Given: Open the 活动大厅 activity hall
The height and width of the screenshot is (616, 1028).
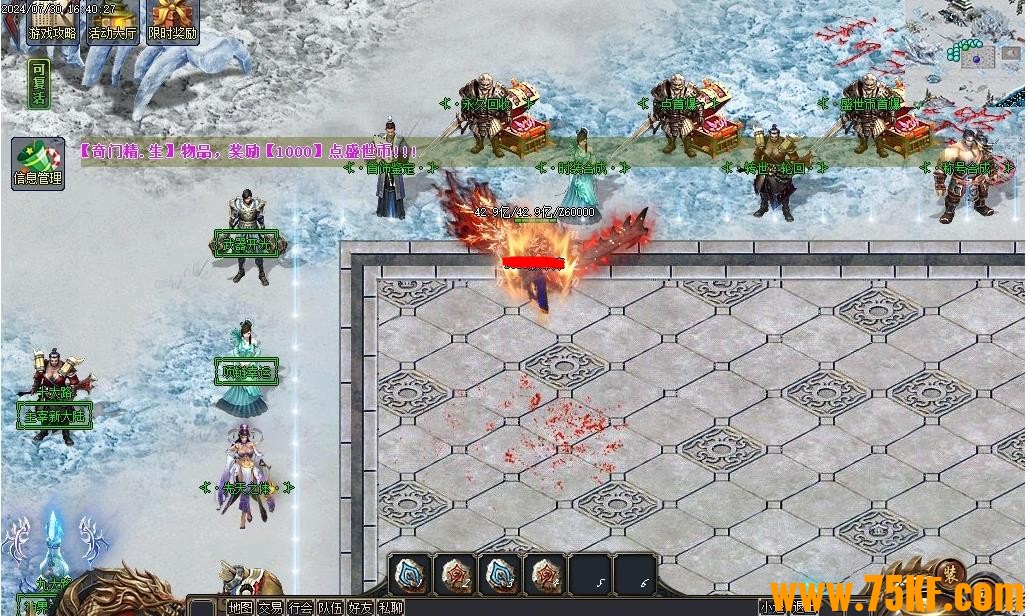Looking at the screenshot, I should pyautogui.click(x=113, y=22).
